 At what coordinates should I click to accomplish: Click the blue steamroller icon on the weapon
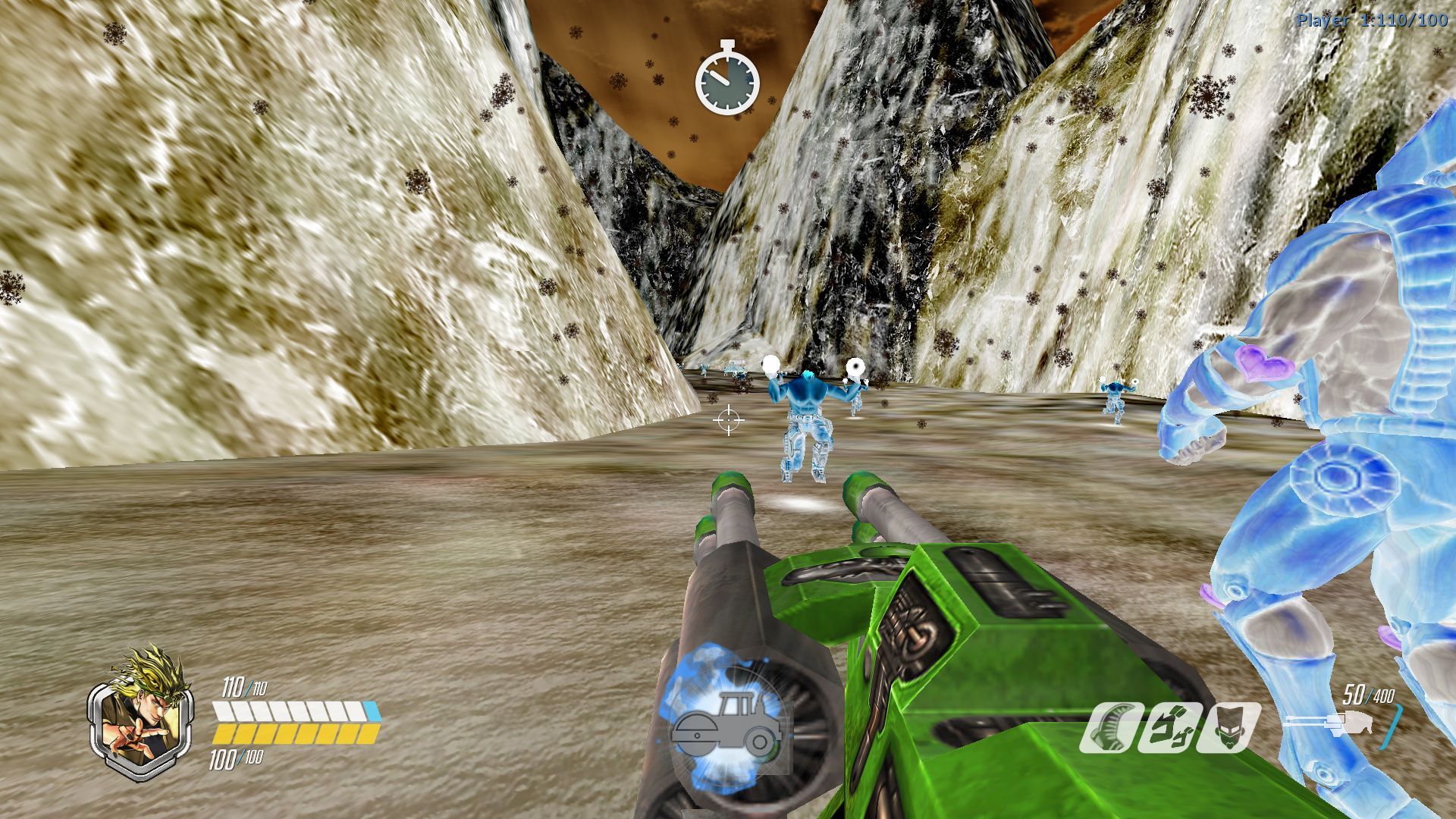[728, 720]
